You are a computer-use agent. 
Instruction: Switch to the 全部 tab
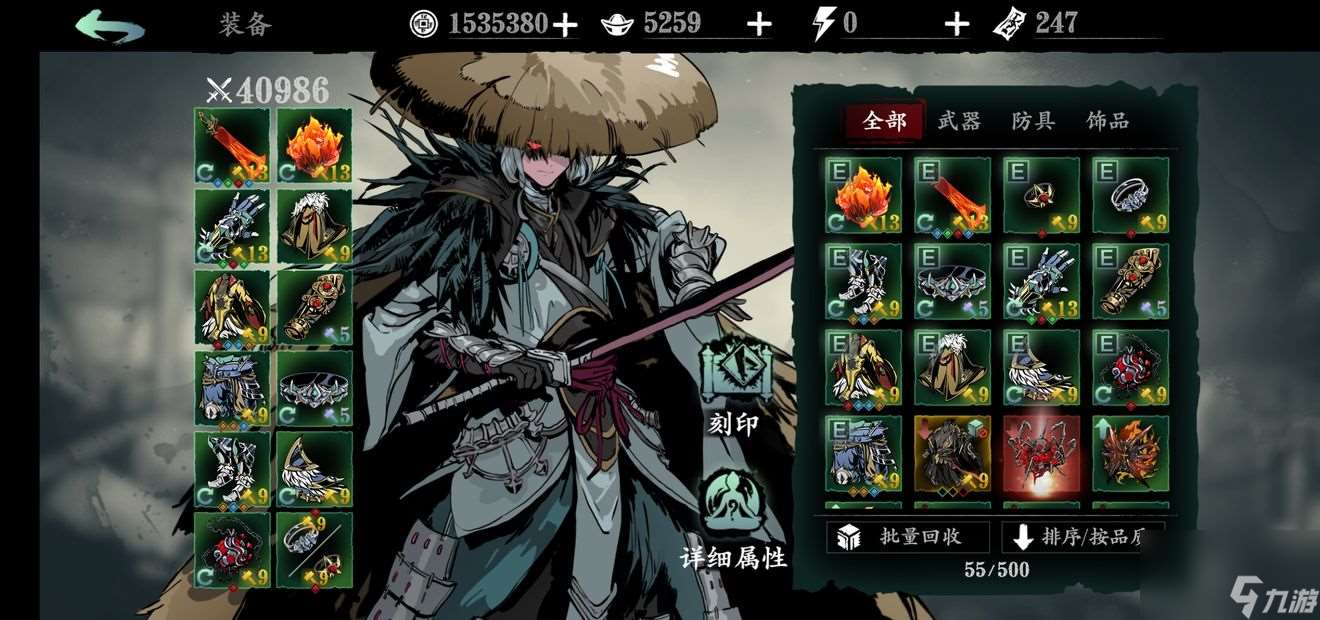884,121
